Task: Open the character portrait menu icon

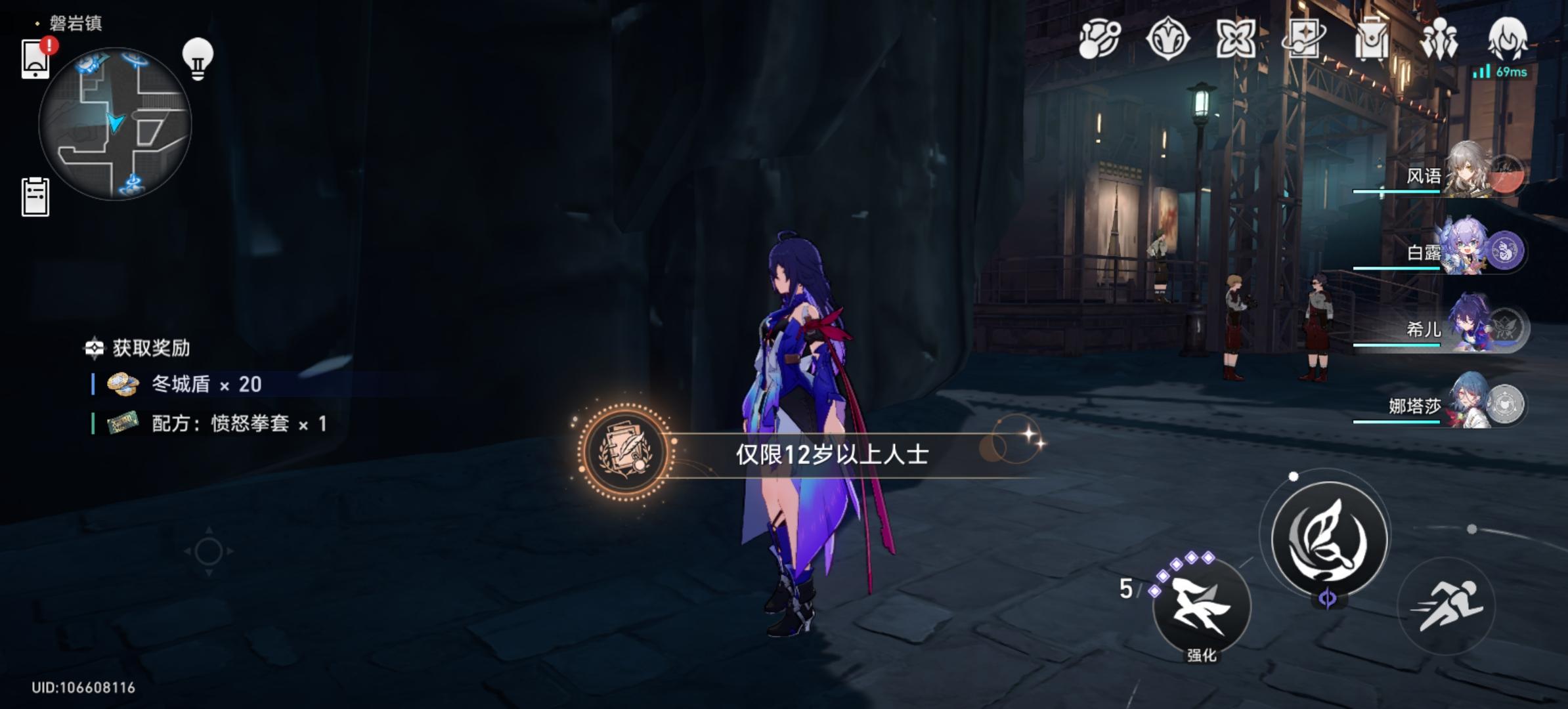Action: [1507, 38]
